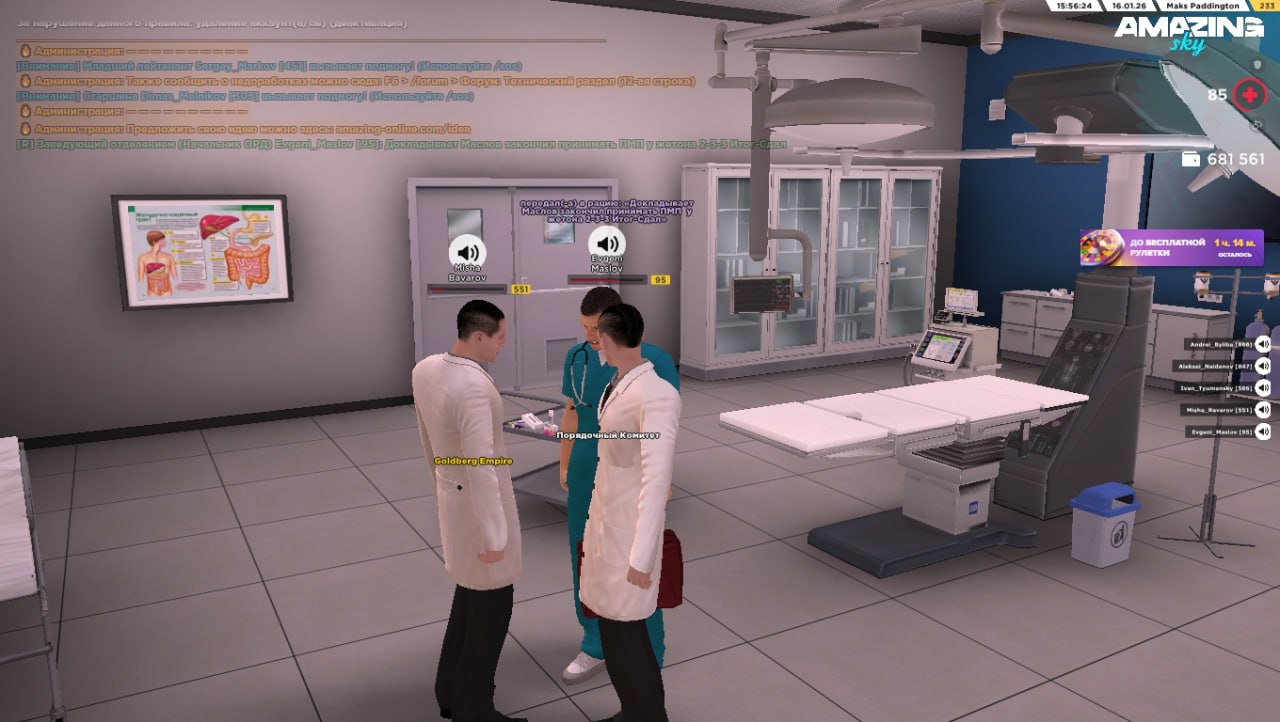Click the small shield armor icon

pyautogui.click(x=1258, y=64)
